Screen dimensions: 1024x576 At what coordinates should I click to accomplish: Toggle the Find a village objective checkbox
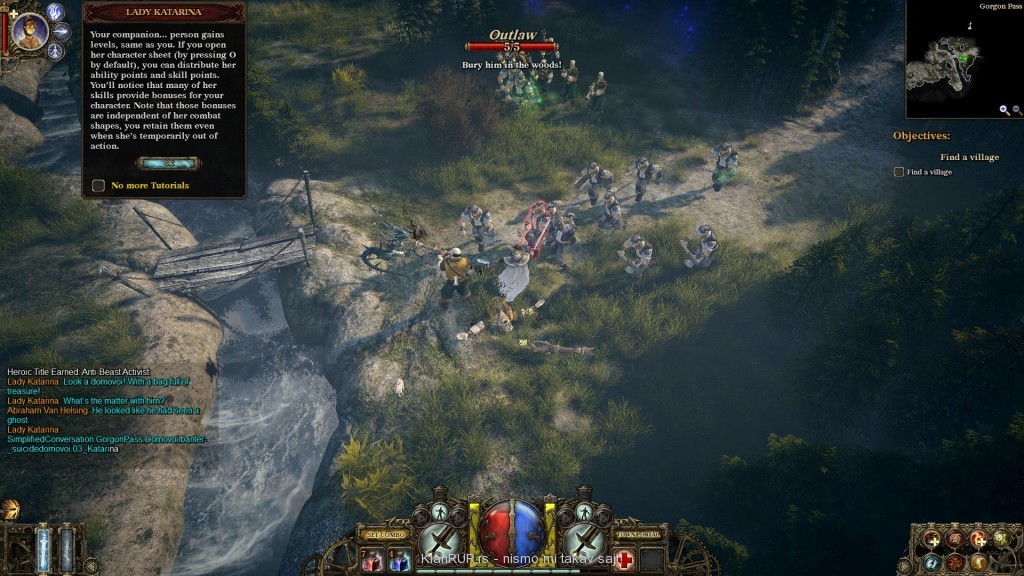898,172
